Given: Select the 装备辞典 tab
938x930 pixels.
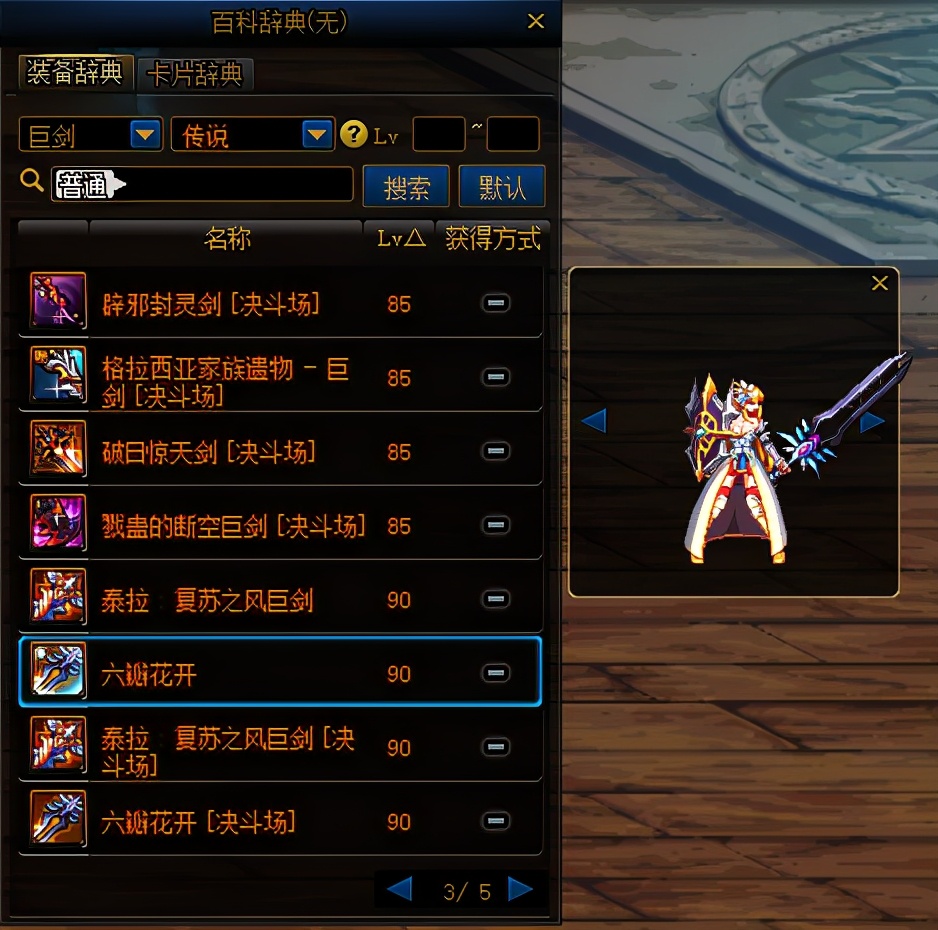Looking at the screenshot, I should click(76, 73).
